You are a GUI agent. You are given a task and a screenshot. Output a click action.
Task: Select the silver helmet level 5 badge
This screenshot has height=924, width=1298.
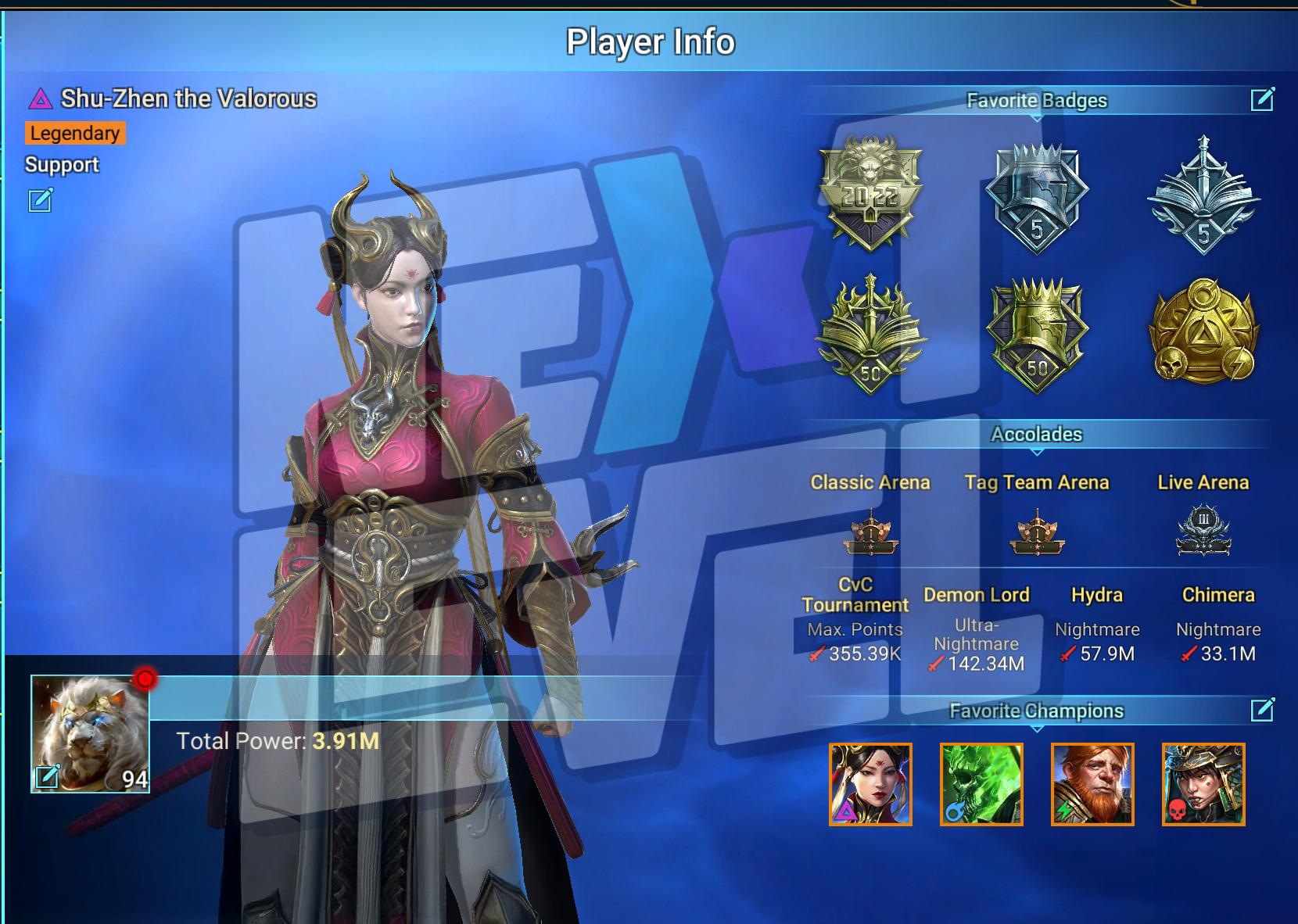[1037, 197]
